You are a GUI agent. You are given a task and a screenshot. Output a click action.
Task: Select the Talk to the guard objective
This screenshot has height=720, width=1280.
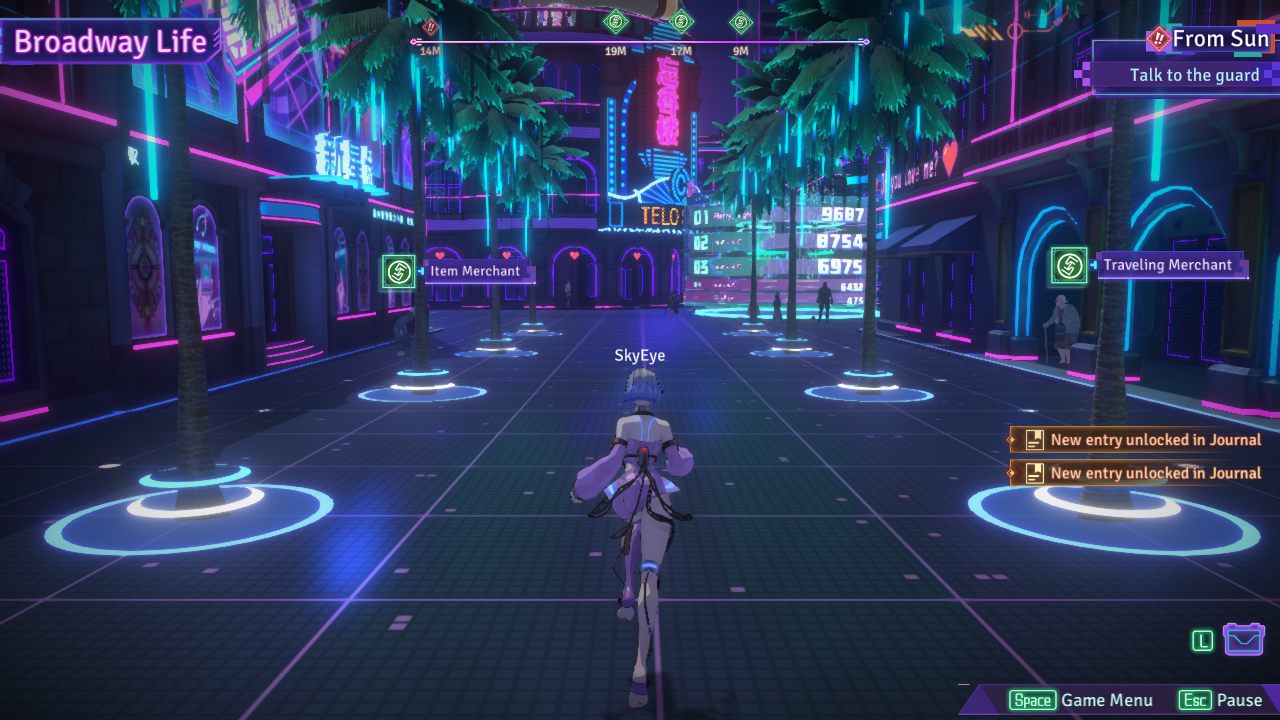1194,75
